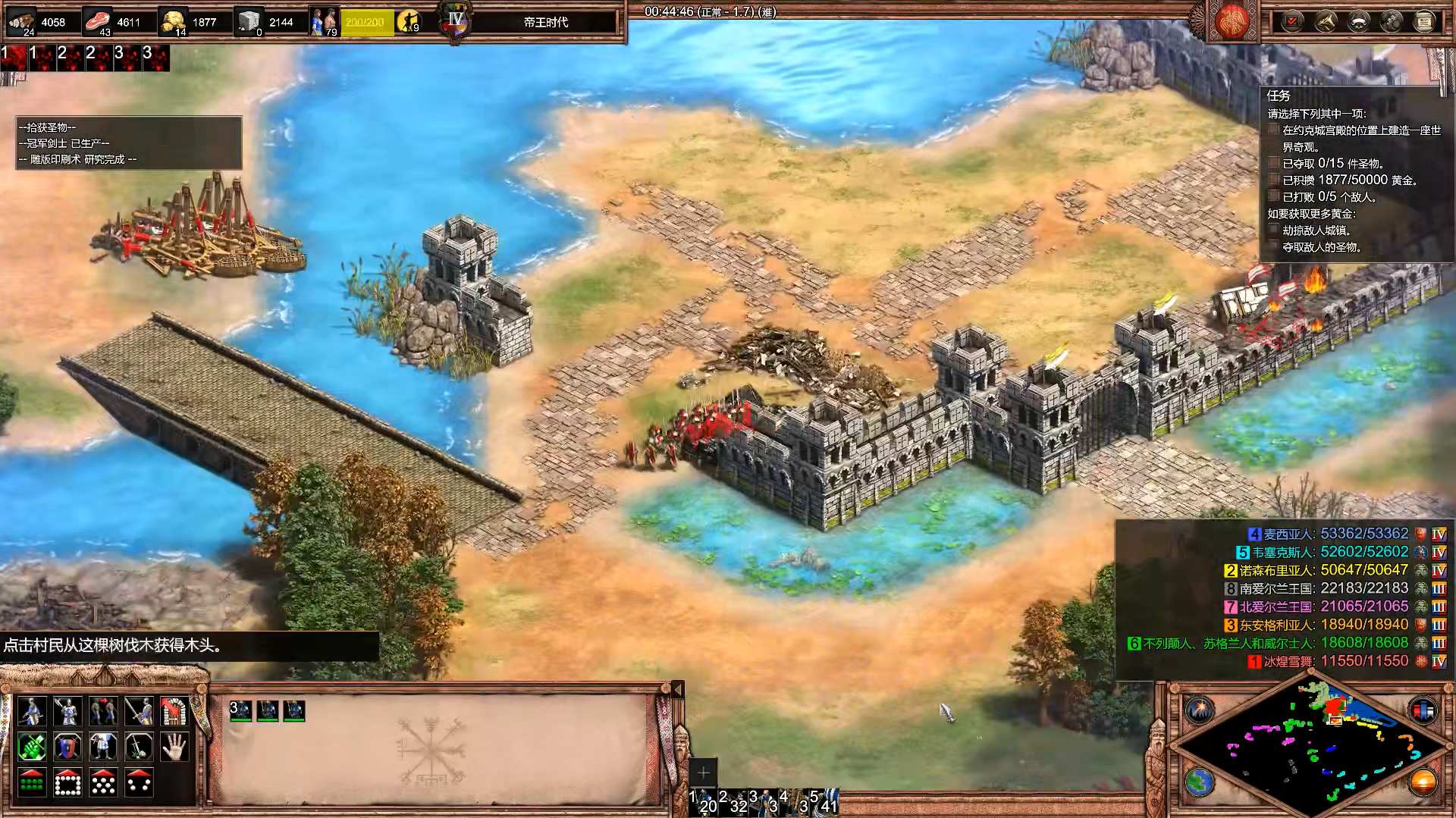Select the idle villager button
1456x818 pixels.
click(409, 22)
